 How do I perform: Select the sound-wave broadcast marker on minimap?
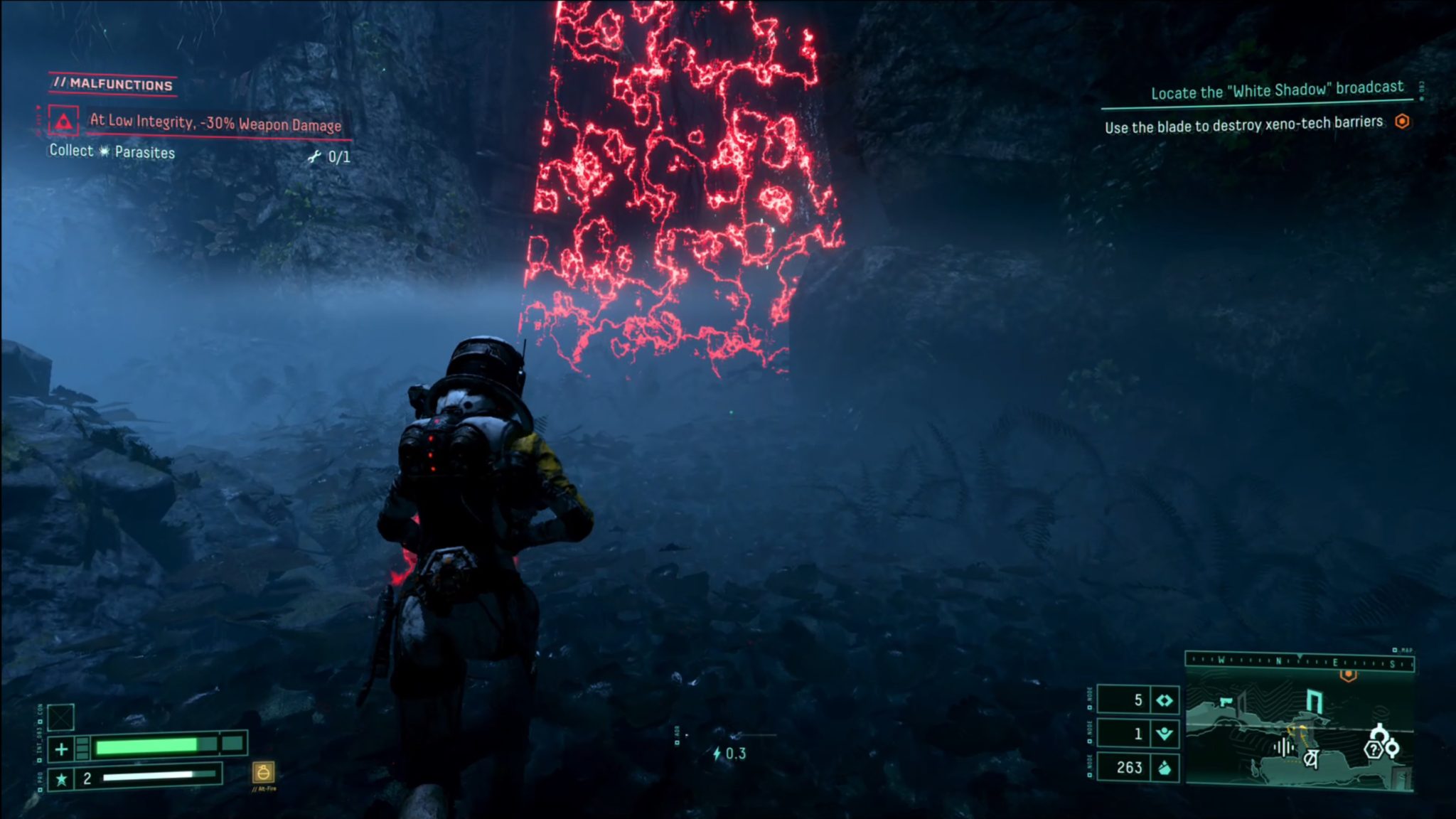pos(1283,747)
